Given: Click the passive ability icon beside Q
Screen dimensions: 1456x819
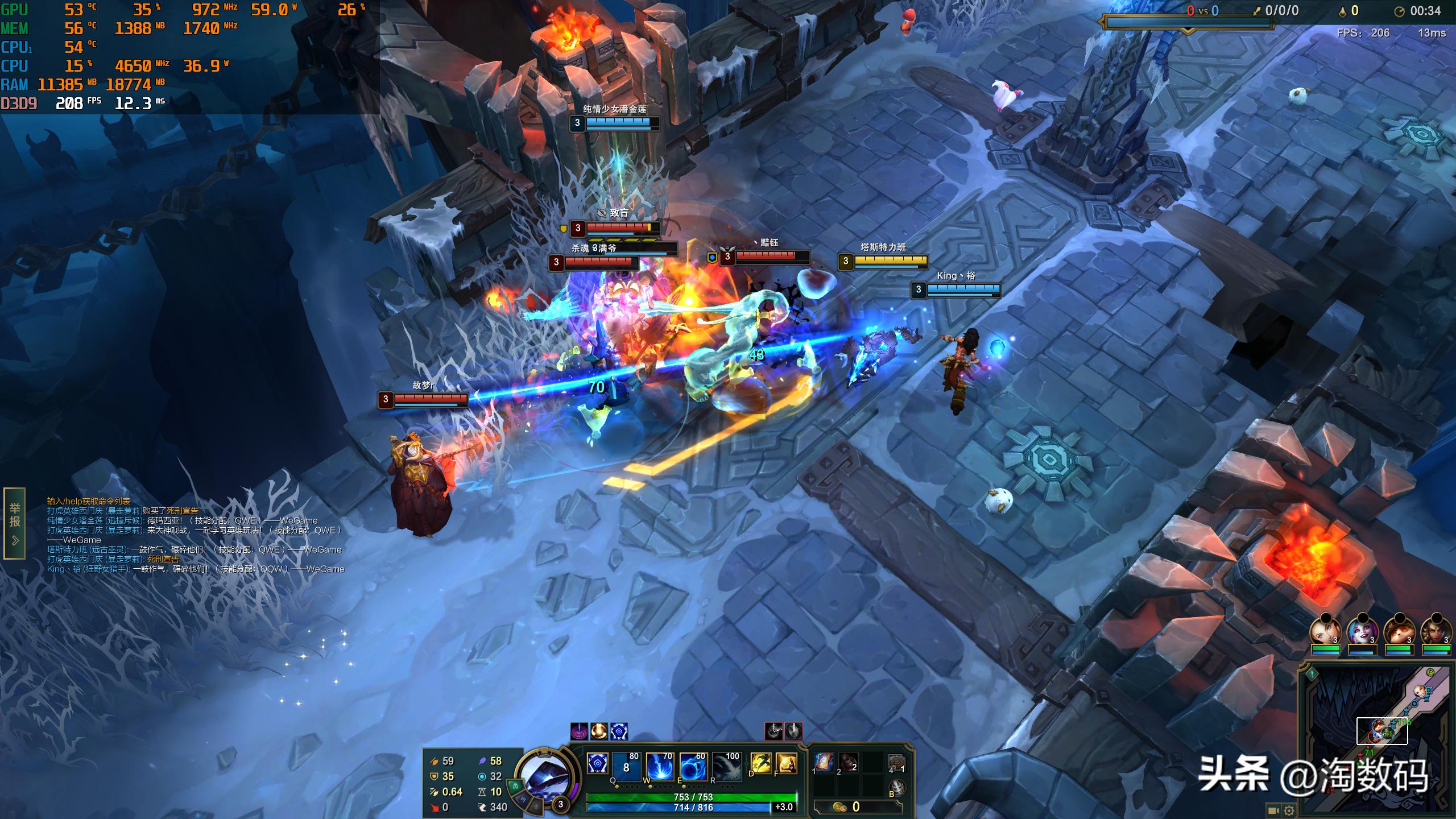Looking at the screenshot, I should pyautogui.click(x=597, y=763).
